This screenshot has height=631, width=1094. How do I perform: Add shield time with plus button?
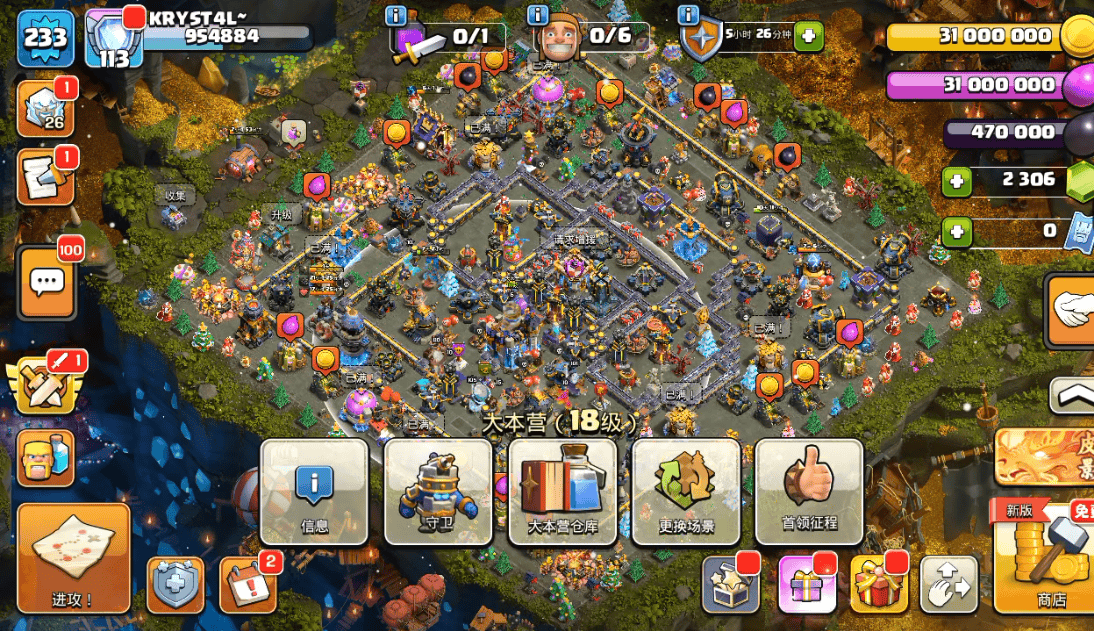point(808,38)
